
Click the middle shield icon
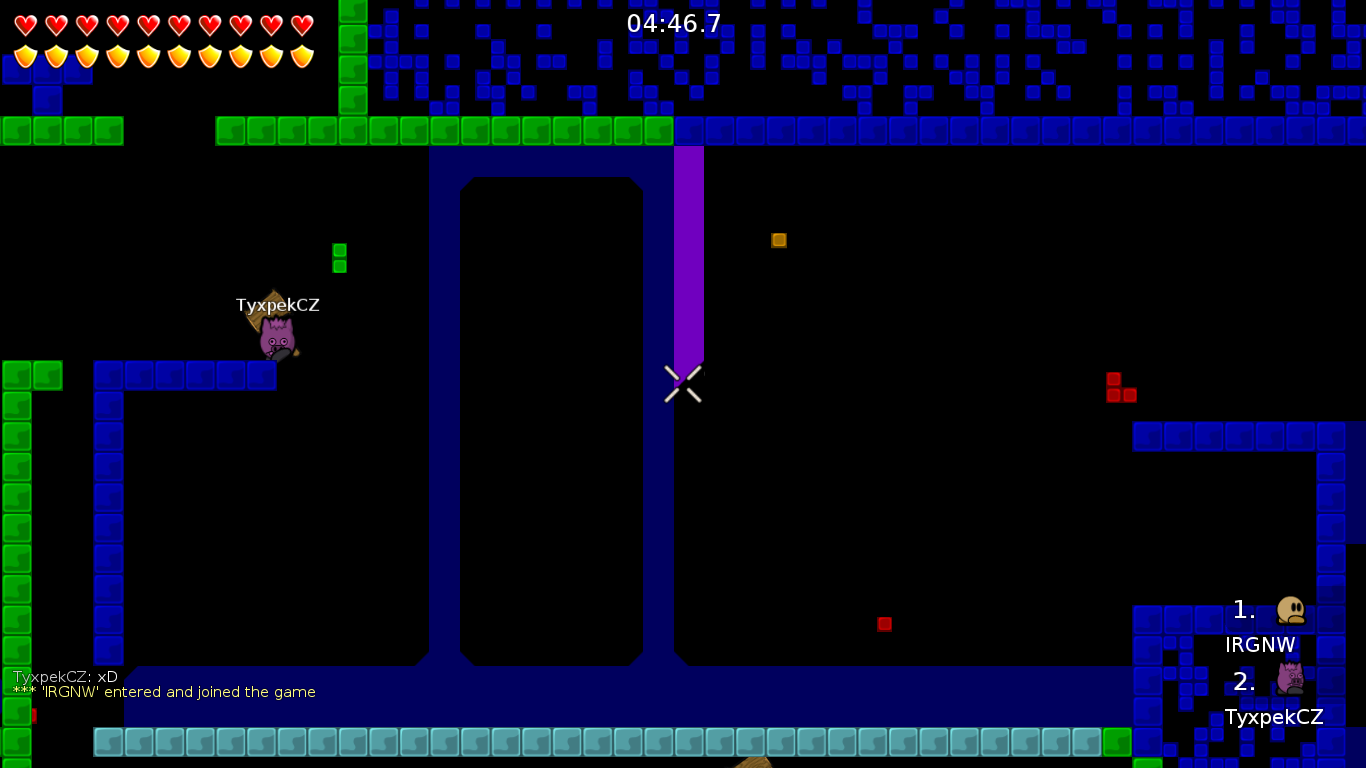tap(151, 57)
